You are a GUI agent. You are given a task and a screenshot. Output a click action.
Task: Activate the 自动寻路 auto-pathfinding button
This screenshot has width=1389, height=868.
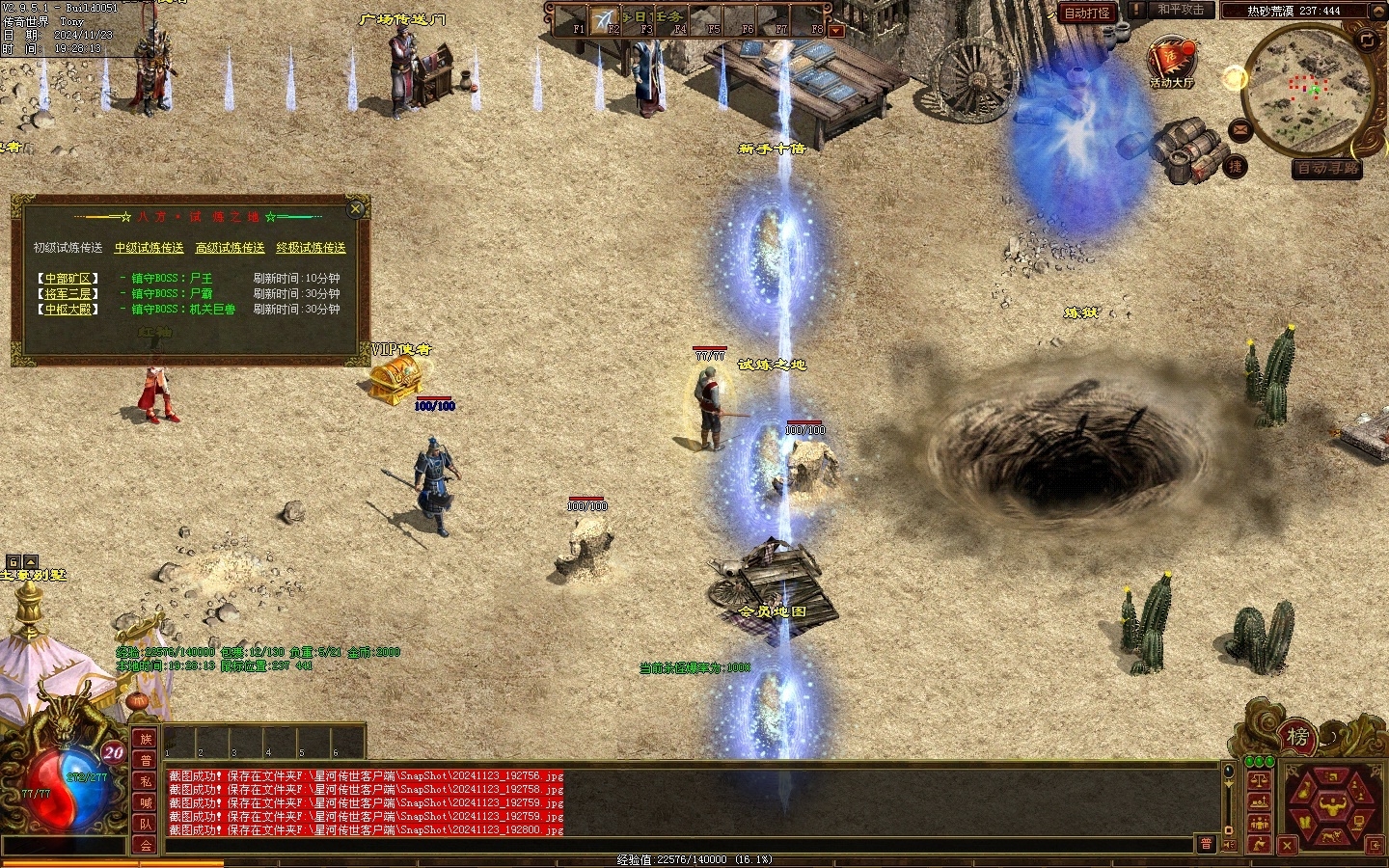[1327, 168]
